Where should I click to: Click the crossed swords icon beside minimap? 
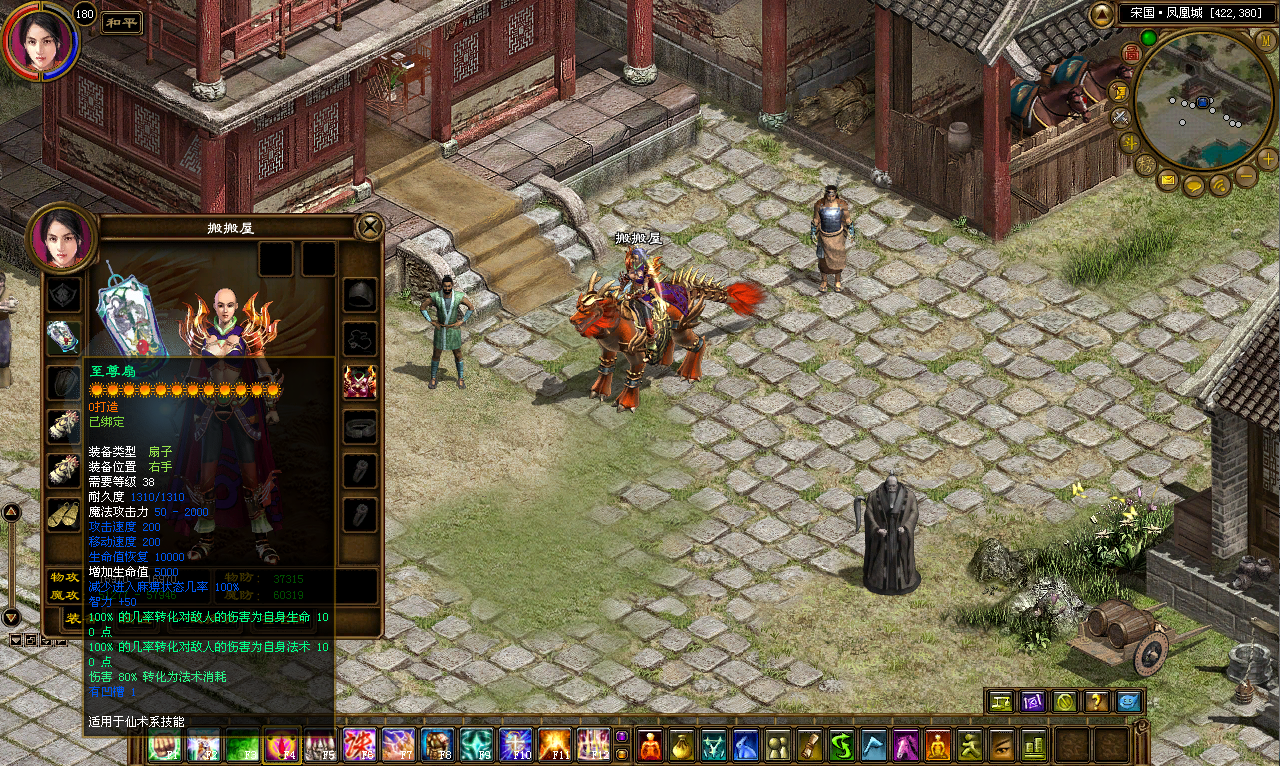1121,117
